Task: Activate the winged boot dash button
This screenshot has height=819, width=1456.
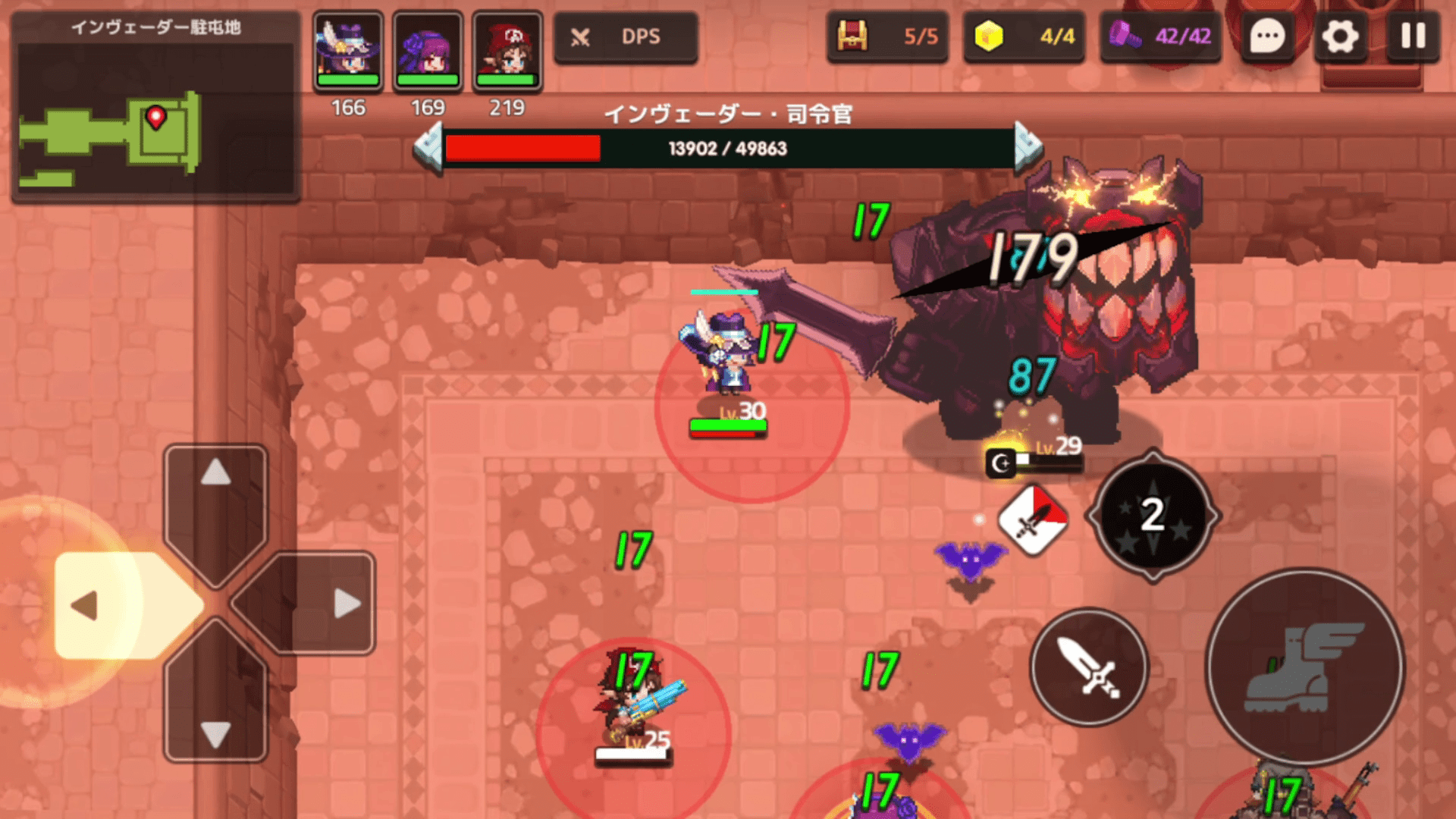Action: pyautogui.click(x=1304, y=667)
